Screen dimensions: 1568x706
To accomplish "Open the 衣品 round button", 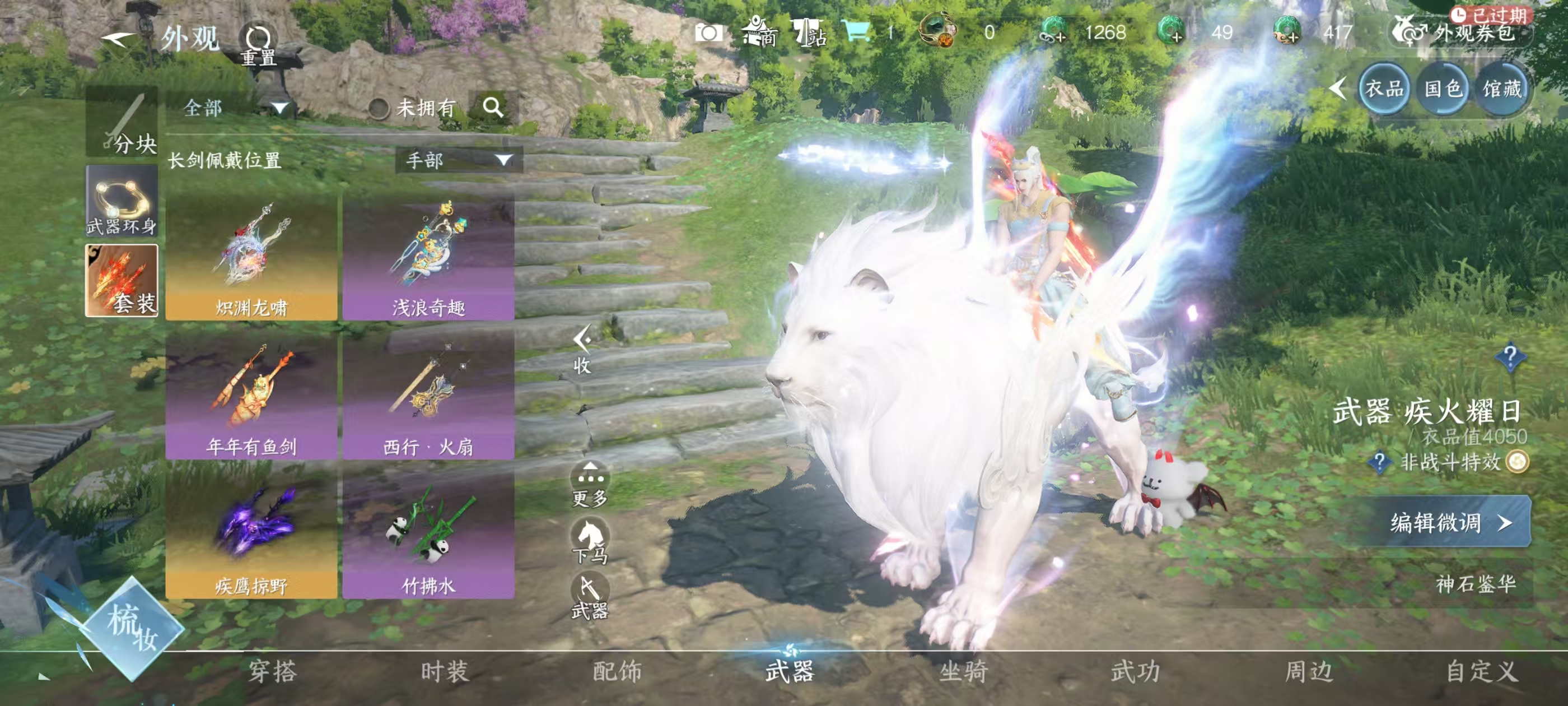I will 1384,89.
